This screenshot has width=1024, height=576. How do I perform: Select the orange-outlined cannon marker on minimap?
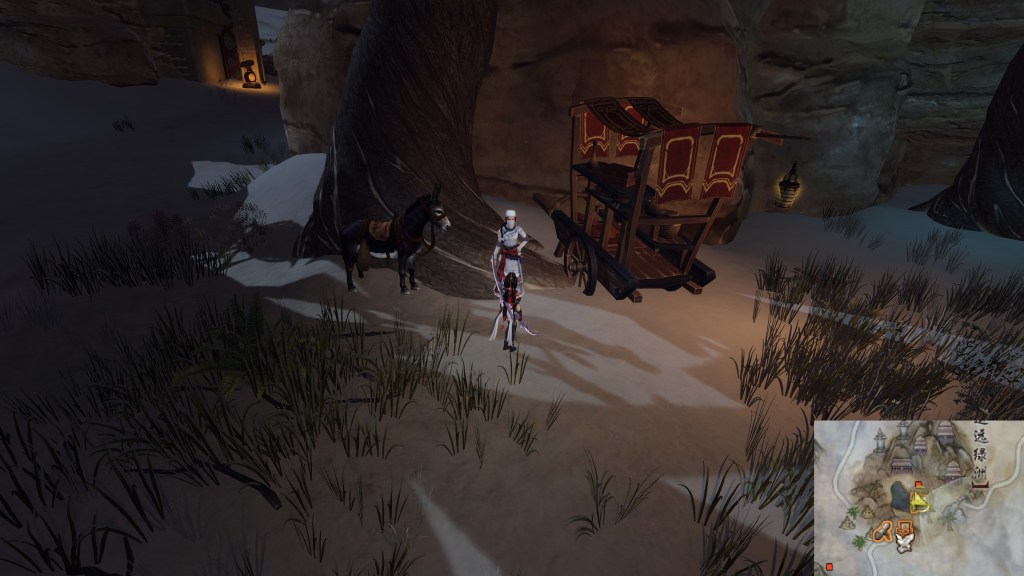click(882, 533)
